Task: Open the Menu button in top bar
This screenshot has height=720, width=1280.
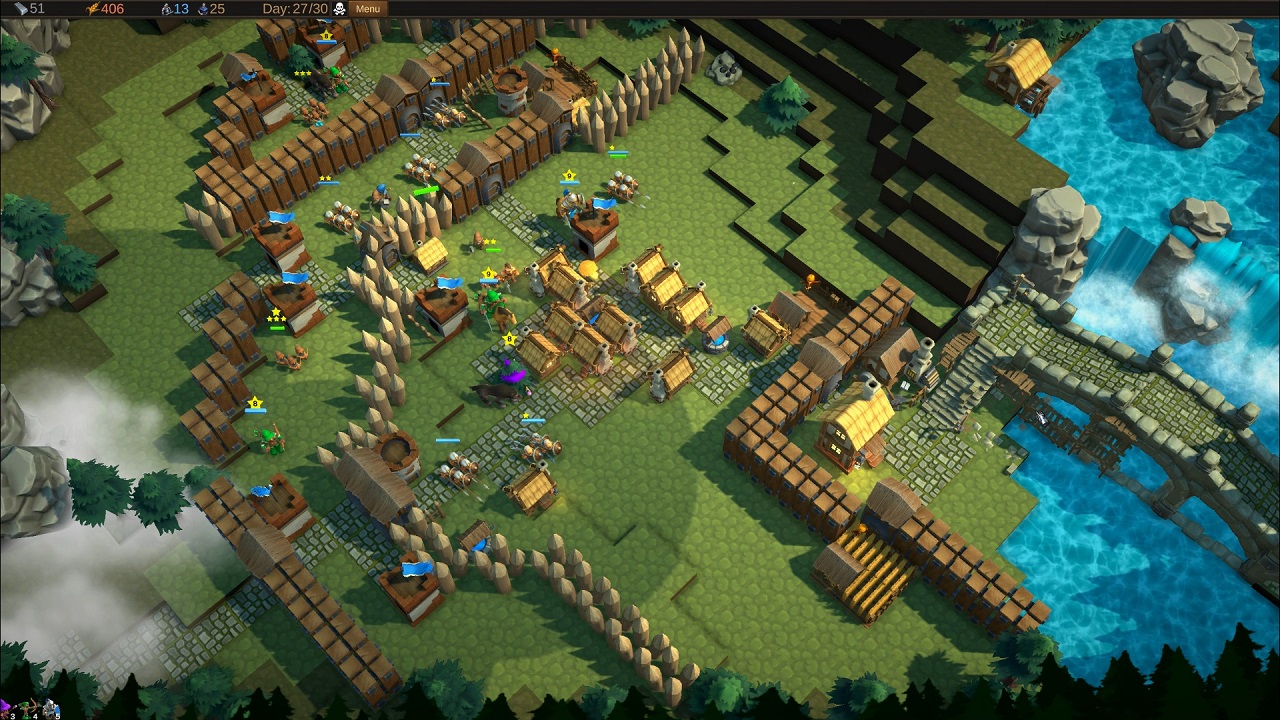Action: [367, 9]
